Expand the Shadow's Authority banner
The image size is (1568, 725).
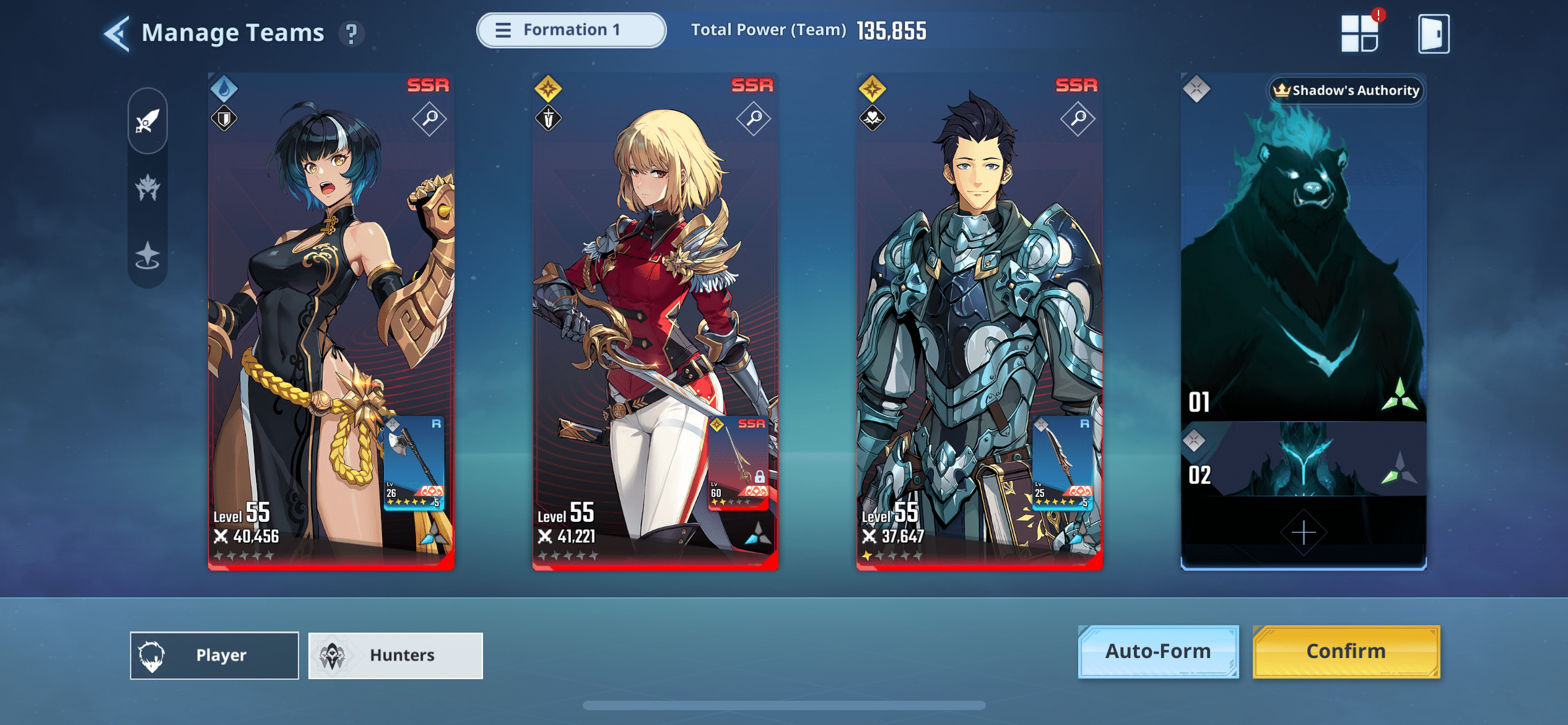1346,90
